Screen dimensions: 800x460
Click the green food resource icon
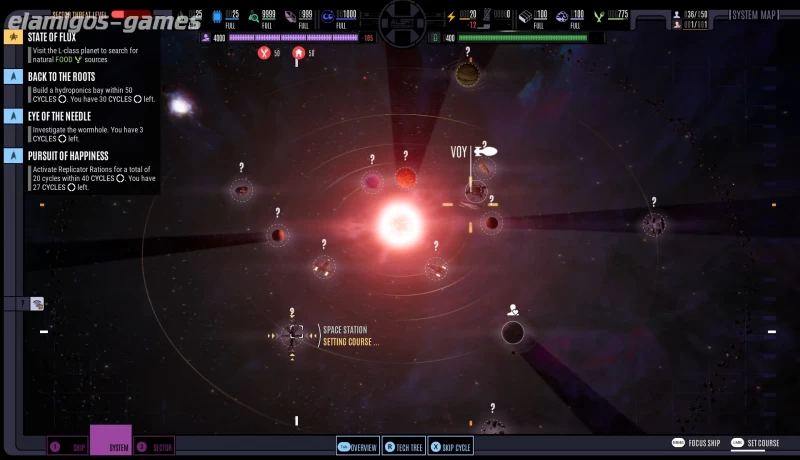click(x=598, y=16)
